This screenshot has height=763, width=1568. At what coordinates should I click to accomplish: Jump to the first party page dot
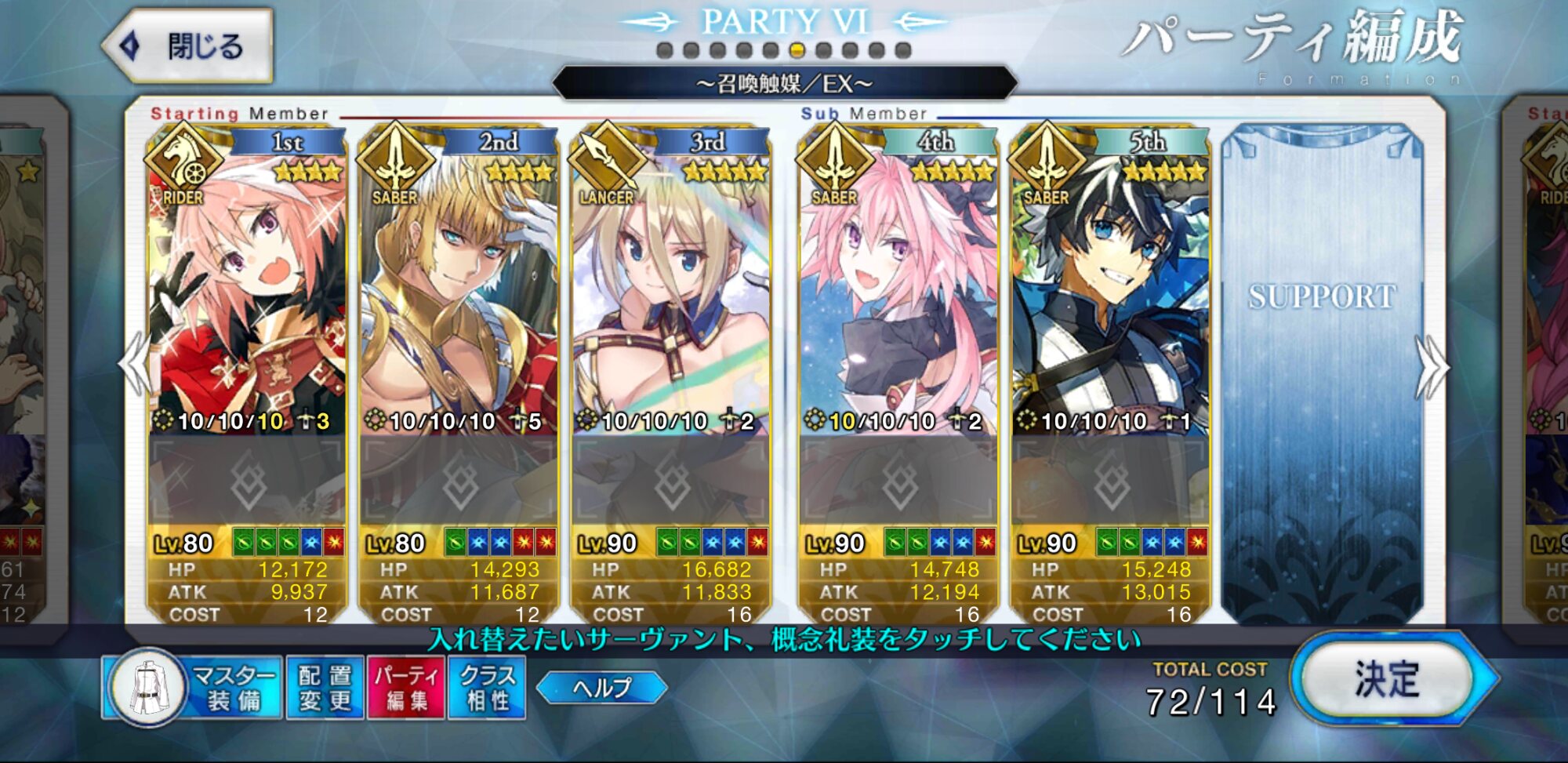(665, 51)
